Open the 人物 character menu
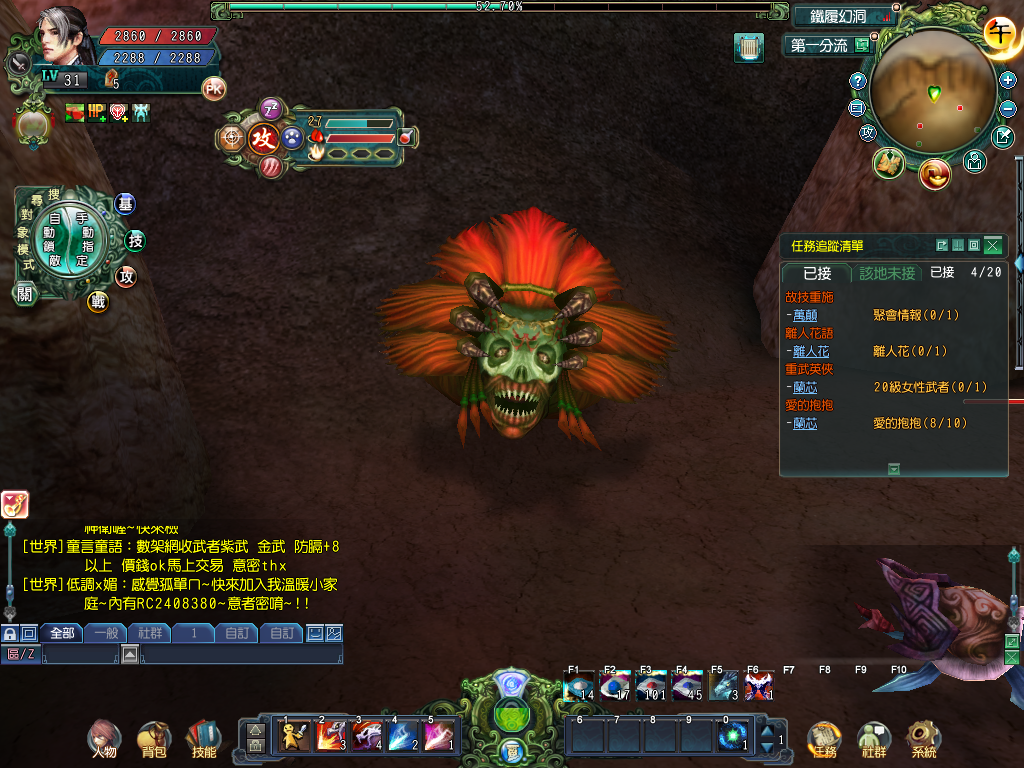This screenshot has height=768, width=1024. pyautogui.click(x=104, y=737)
